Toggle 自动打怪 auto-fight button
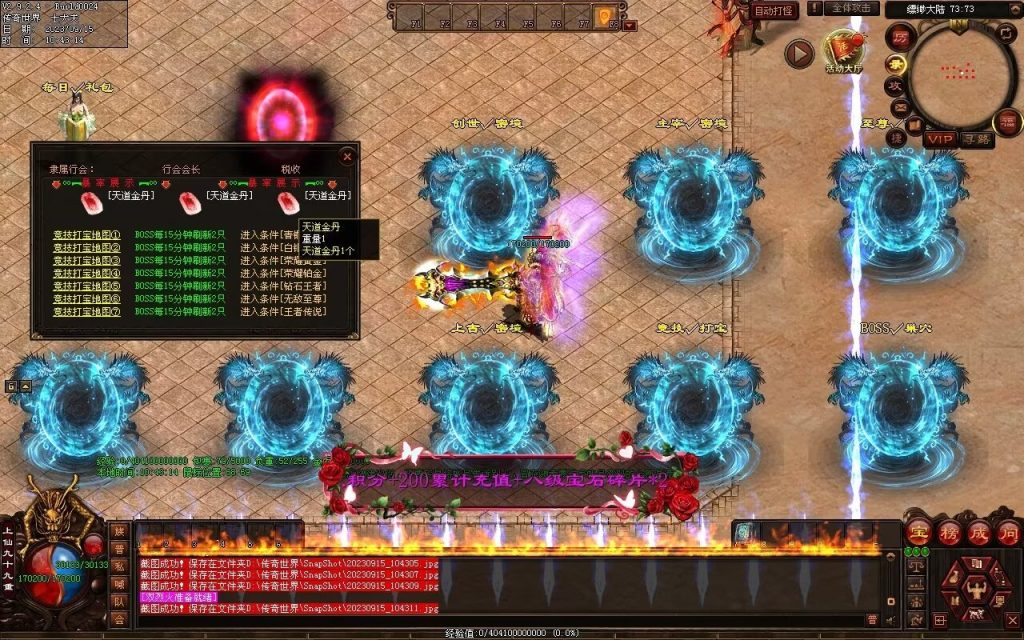The height and width of the screenshot is (640, 1024). click(x=775, y=10)
